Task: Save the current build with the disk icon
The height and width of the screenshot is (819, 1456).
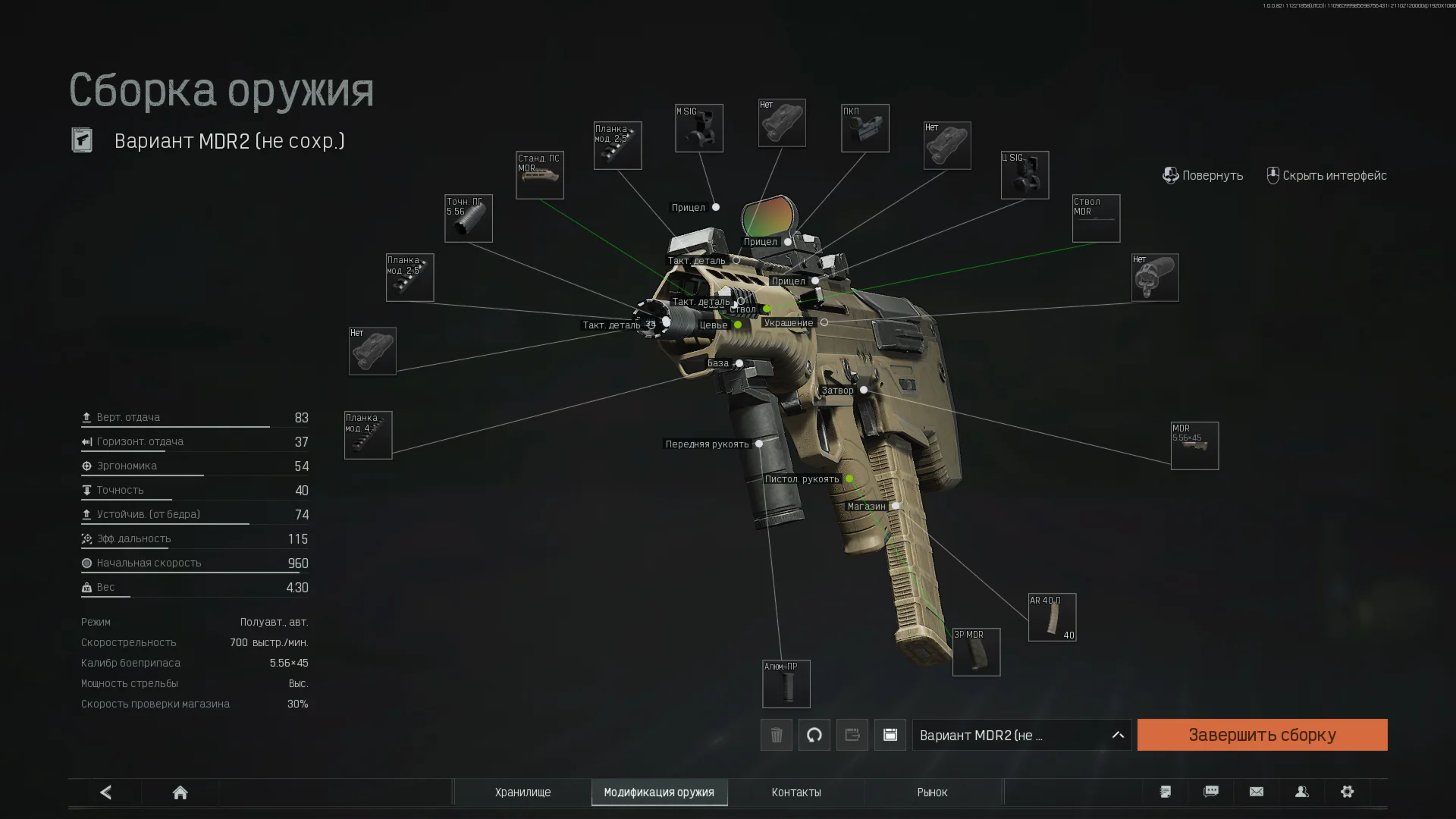Action: coord(890,735)
